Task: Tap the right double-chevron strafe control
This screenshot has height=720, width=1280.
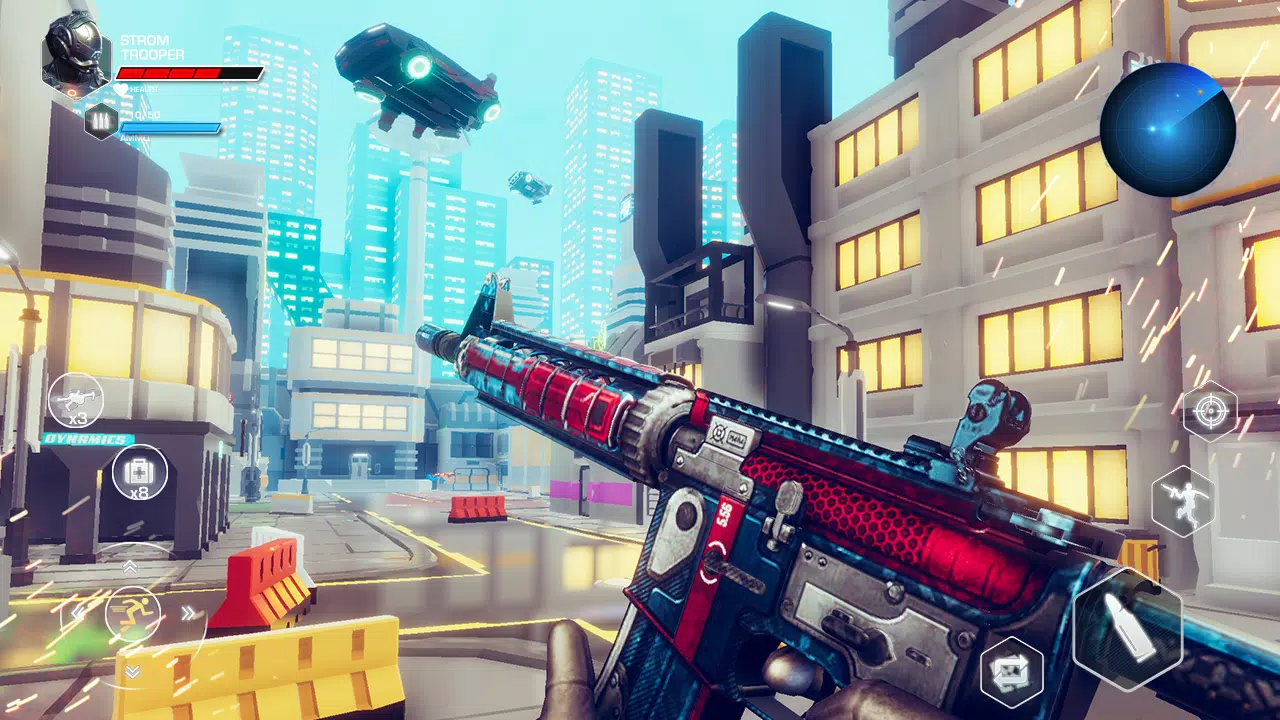Action: click(x=188, y=612)
